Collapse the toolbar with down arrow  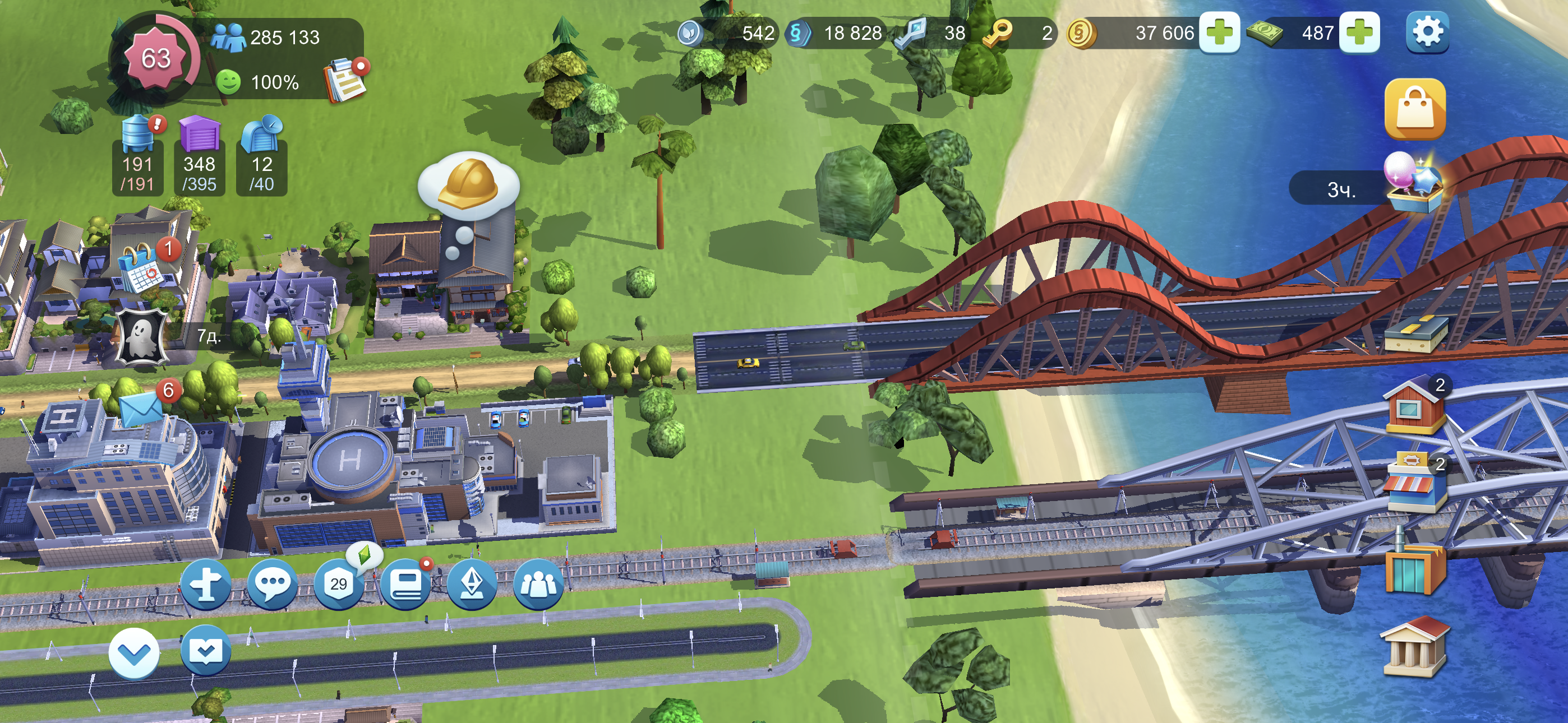coord(134,653)
